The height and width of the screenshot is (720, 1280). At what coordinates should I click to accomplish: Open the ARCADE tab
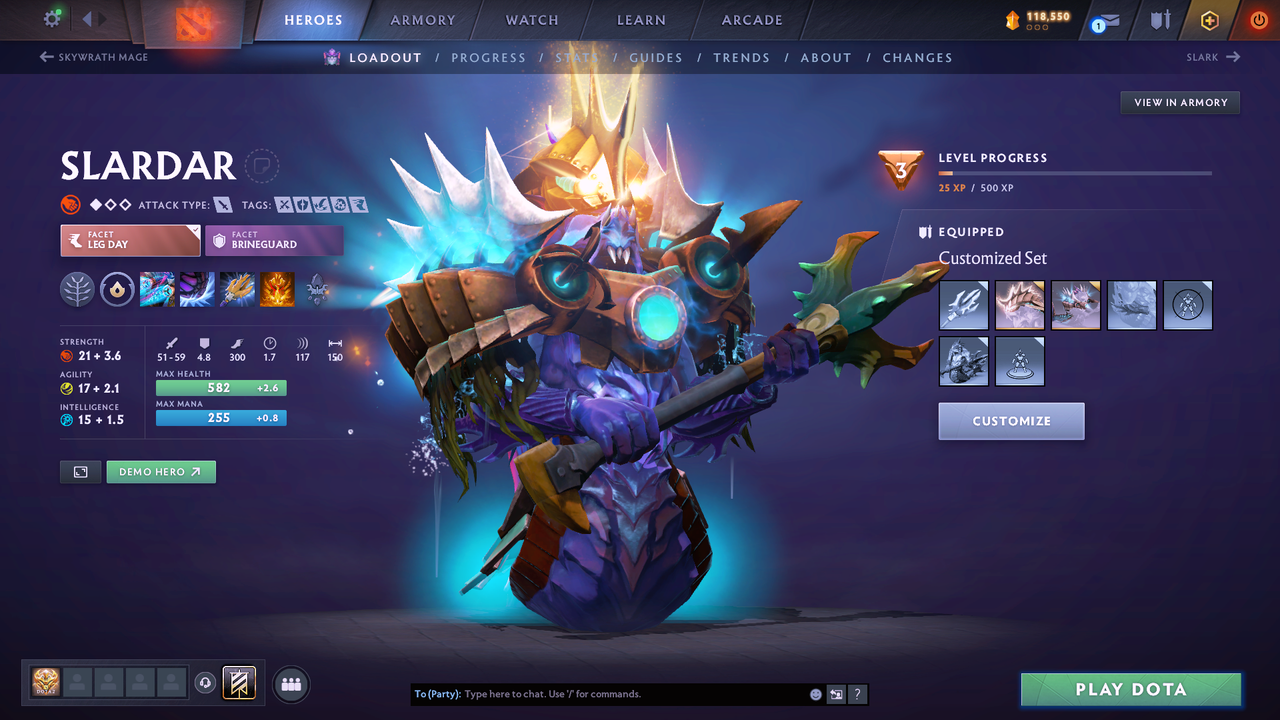coord(751,19)
